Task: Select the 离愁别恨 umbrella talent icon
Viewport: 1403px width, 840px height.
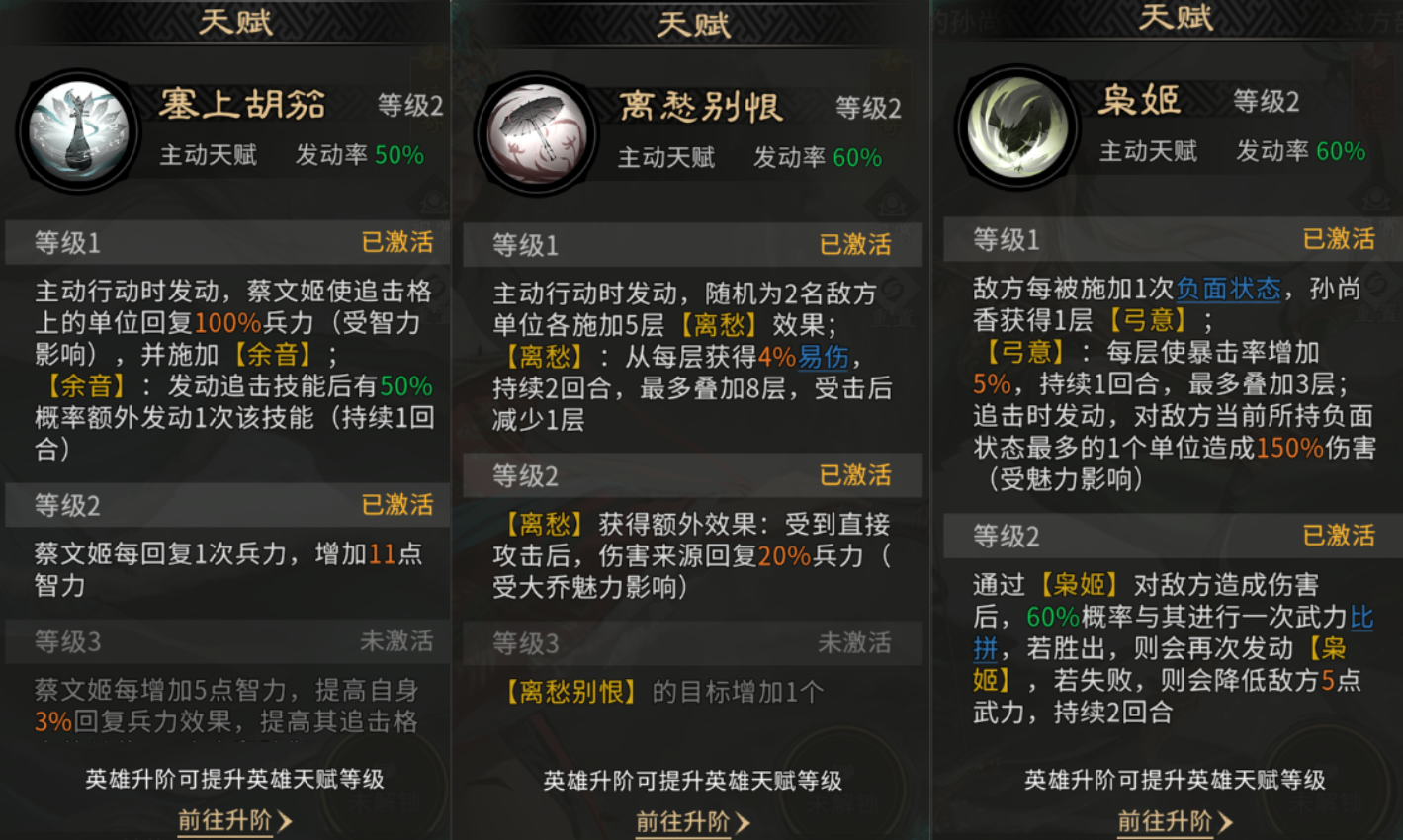Action: pos(537,131)
